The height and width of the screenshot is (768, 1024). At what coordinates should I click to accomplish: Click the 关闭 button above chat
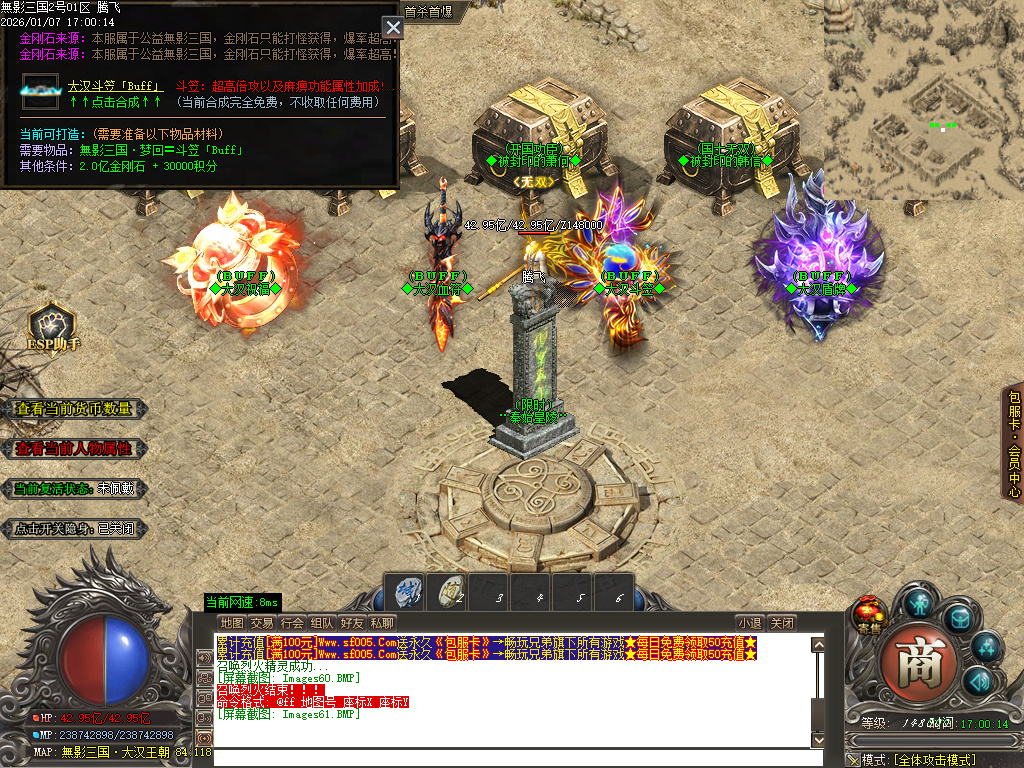783,623
